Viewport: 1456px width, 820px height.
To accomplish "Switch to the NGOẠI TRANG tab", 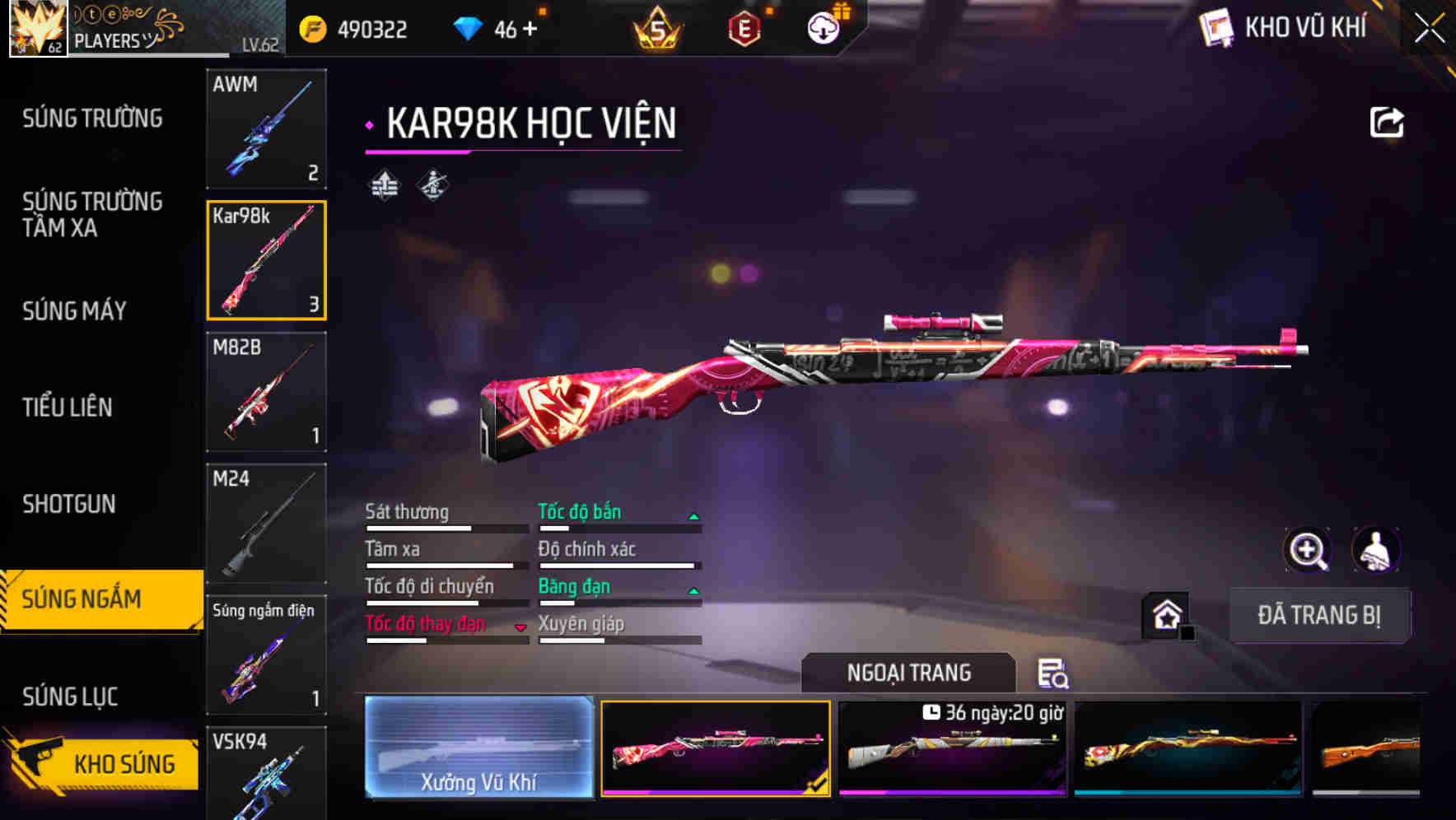I will 910,672.
